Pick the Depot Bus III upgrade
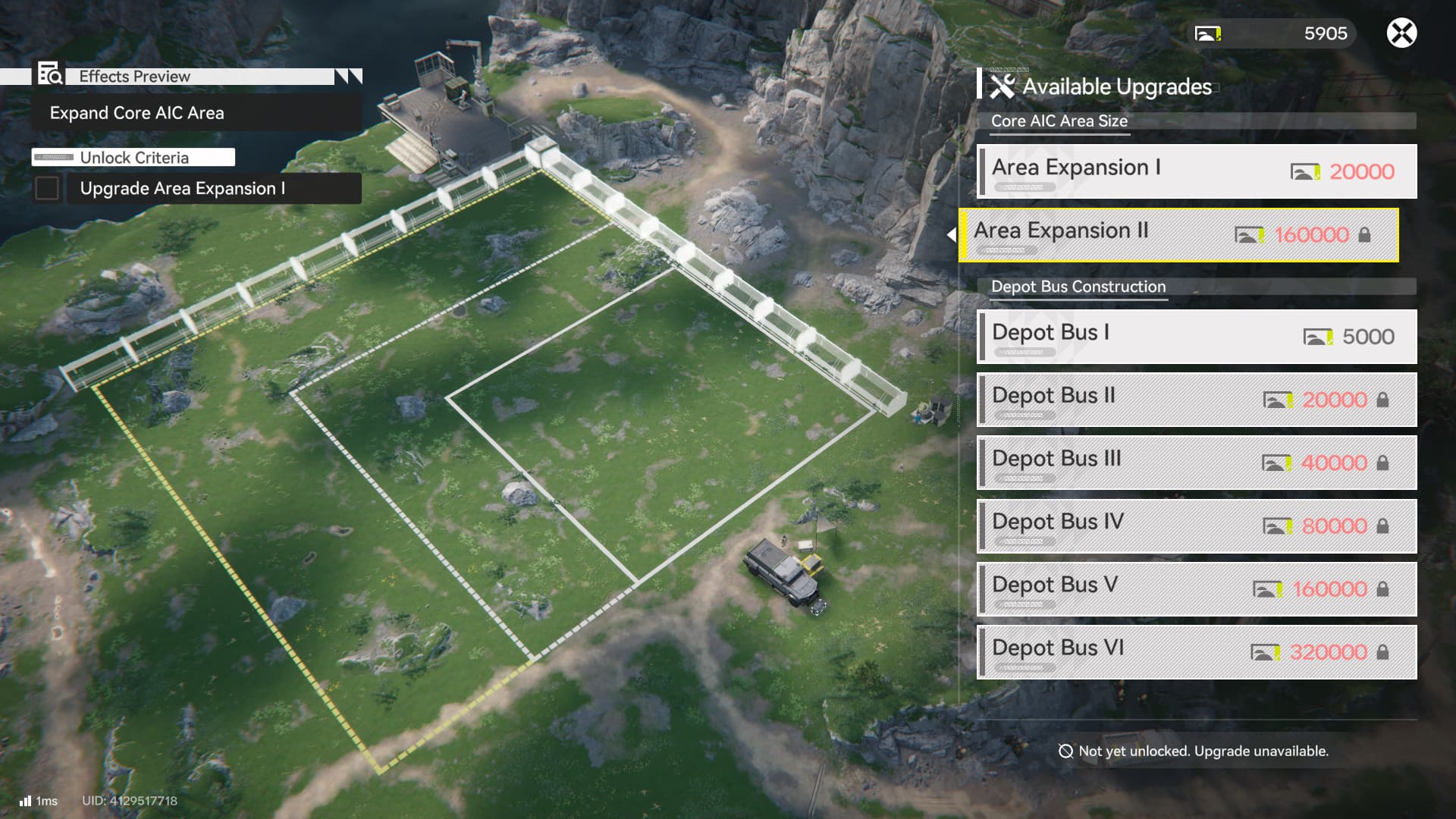Screen dimensions: 1456x819 (1197, 463)
